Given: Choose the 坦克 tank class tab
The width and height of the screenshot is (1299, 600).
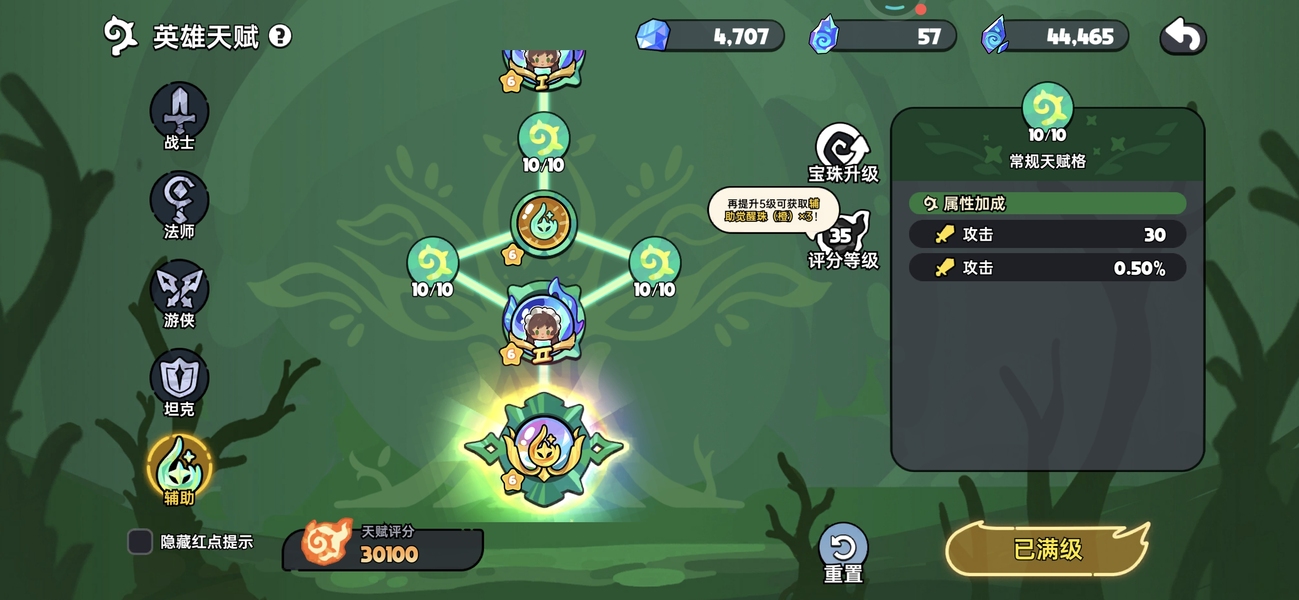Looking at the screenshot, I should pos(179,379).
